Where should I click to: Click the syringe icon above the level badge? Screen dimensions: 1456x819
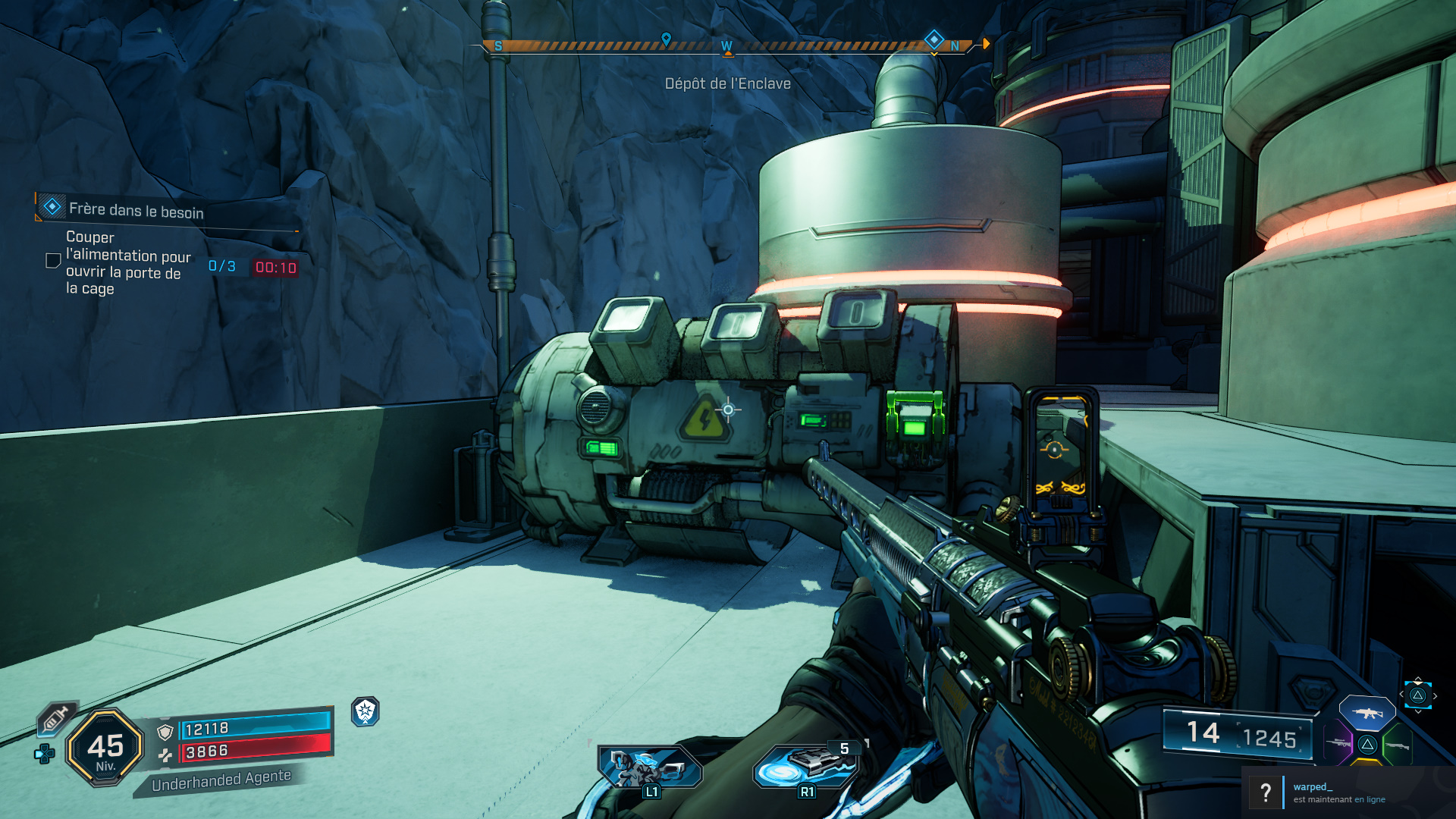(x=57, y=717)
